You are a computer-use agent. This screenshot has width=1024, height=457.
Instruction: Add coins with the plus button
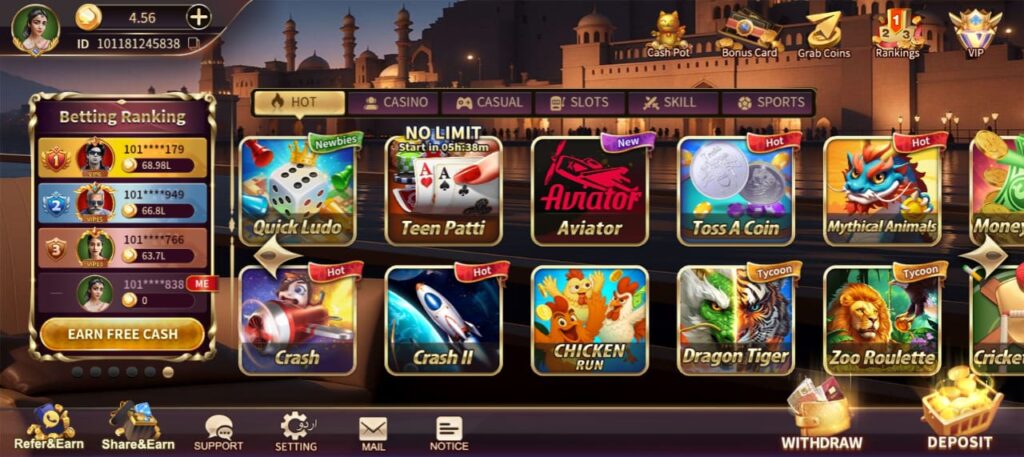tap(199, 16)
